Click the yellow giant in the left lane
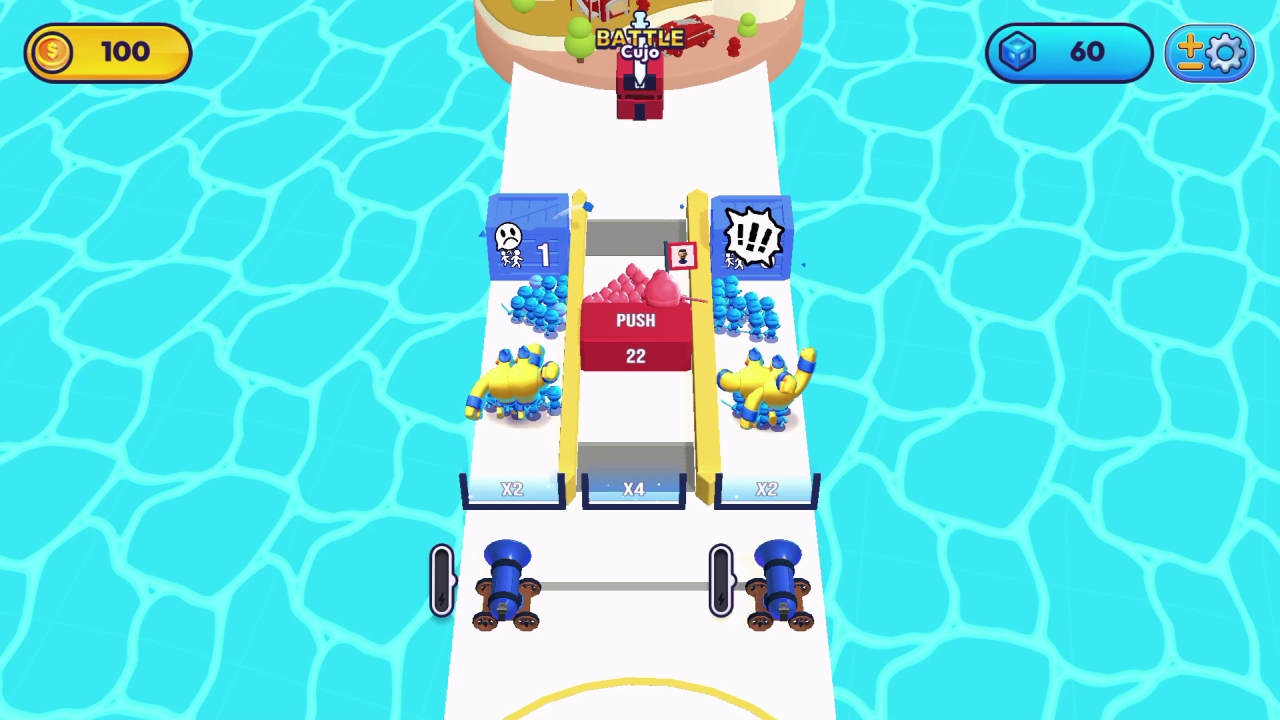1280x720 pixels. (x=515, y=385)
